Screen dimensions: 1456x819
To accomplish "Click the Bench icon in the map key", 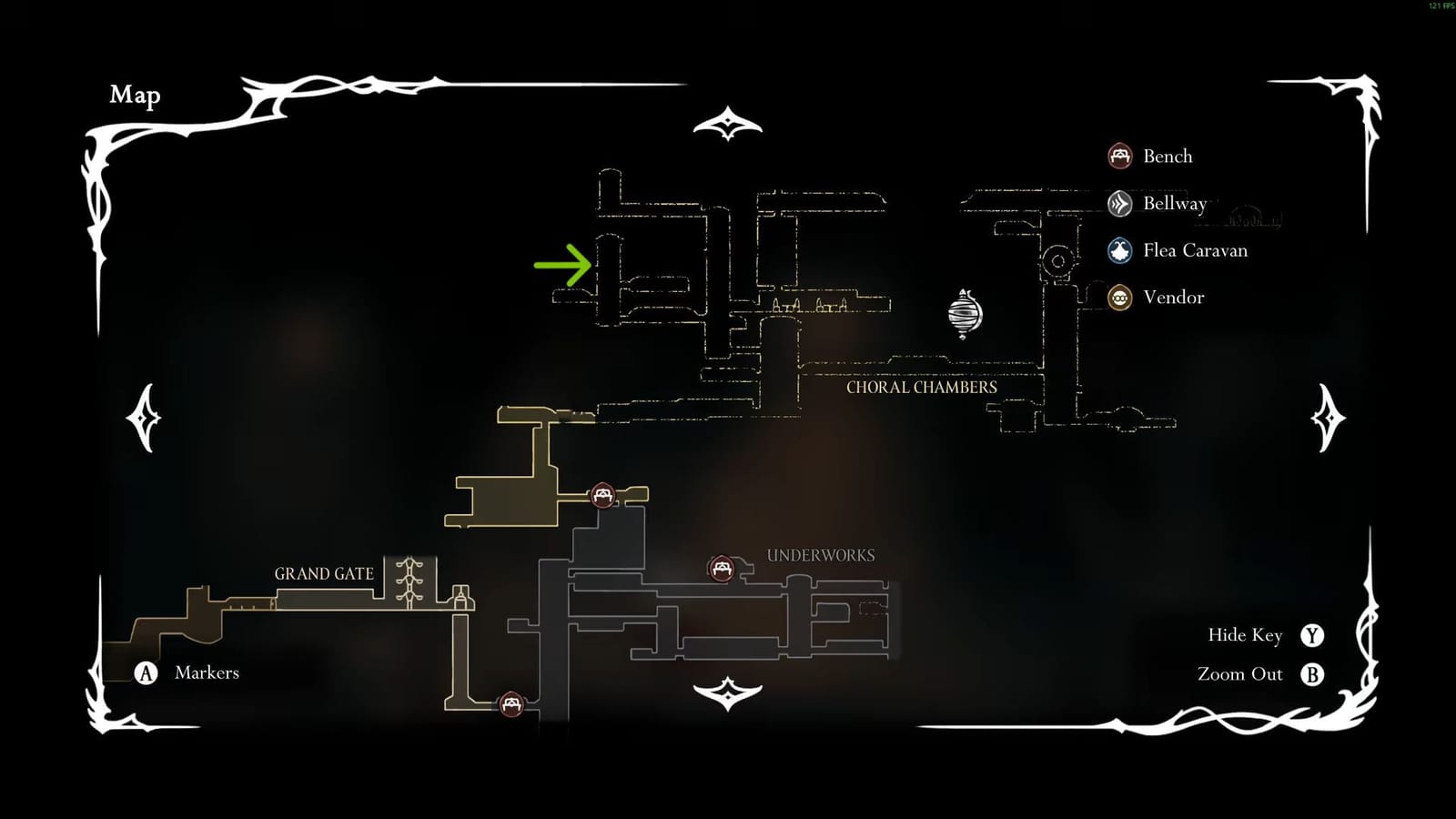I will (1118, 156).
